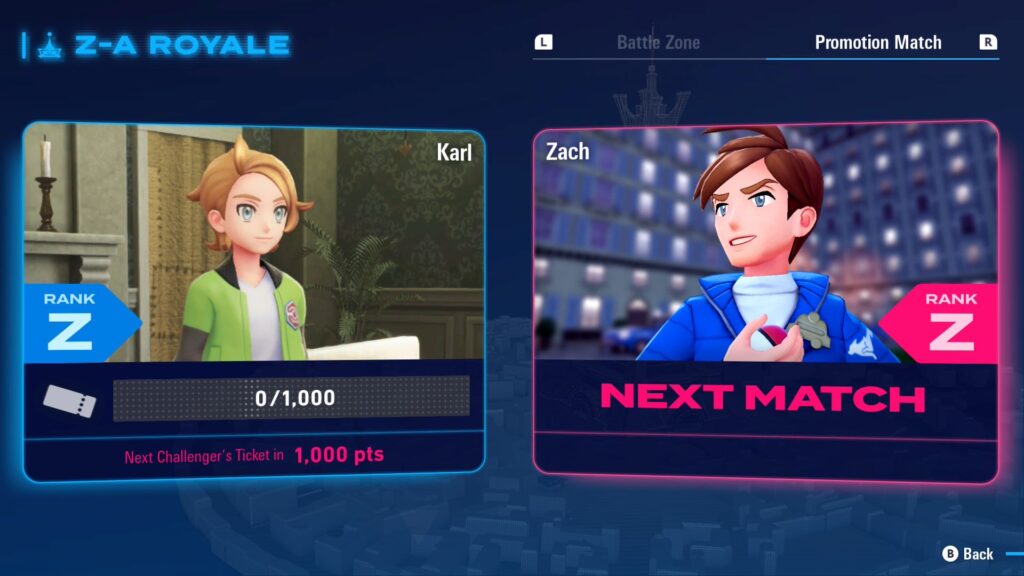Choose Karl's Rank Z card

[254, 300]
